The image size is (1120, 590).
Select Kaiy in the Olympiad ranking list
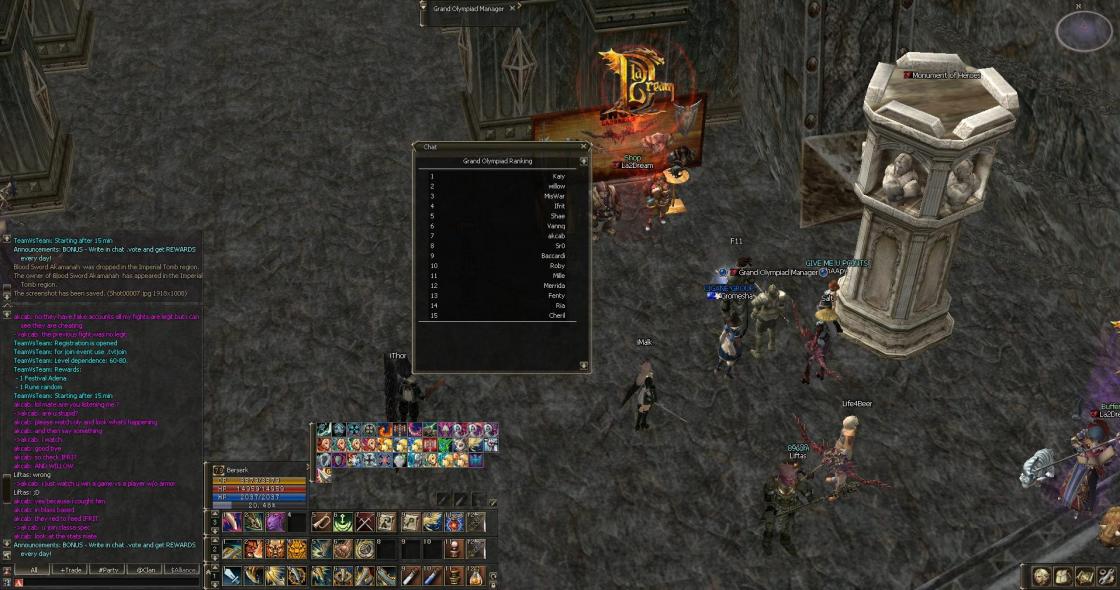tap(558, 176)
